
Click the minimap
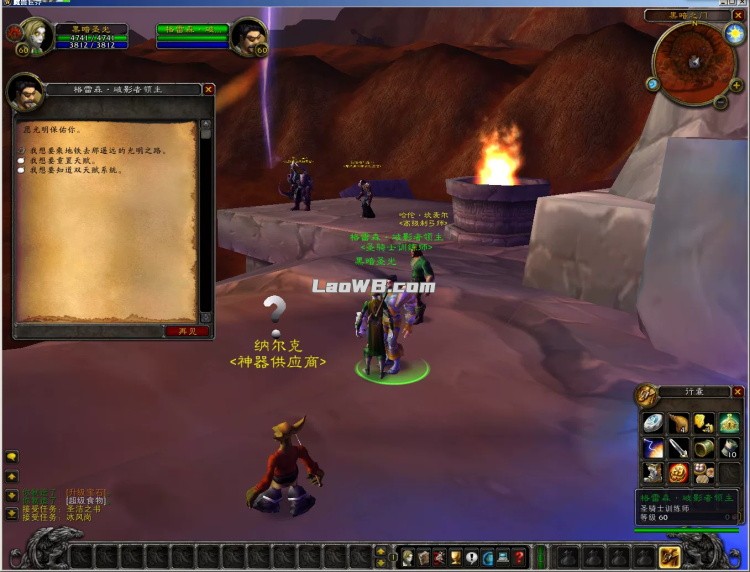(x=692, y=60)
